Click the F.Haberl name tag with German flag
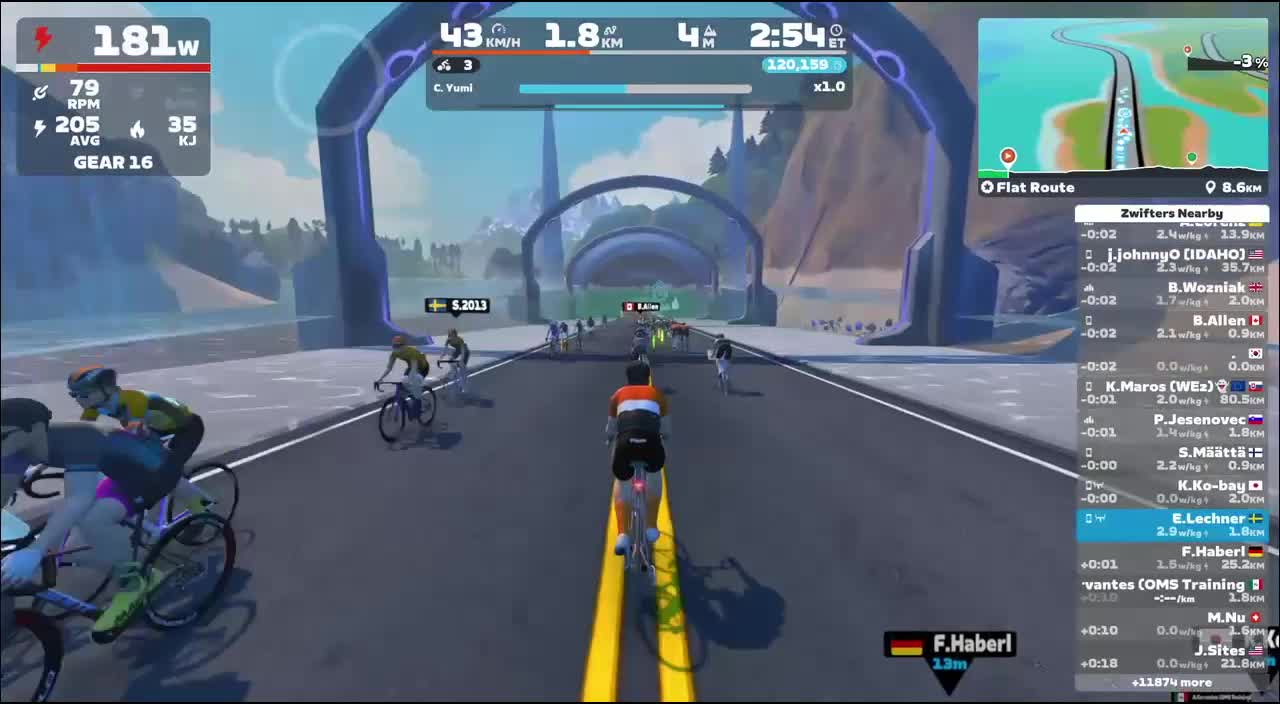Viewport: 1280px width, 704px height. tap(950, 645)
